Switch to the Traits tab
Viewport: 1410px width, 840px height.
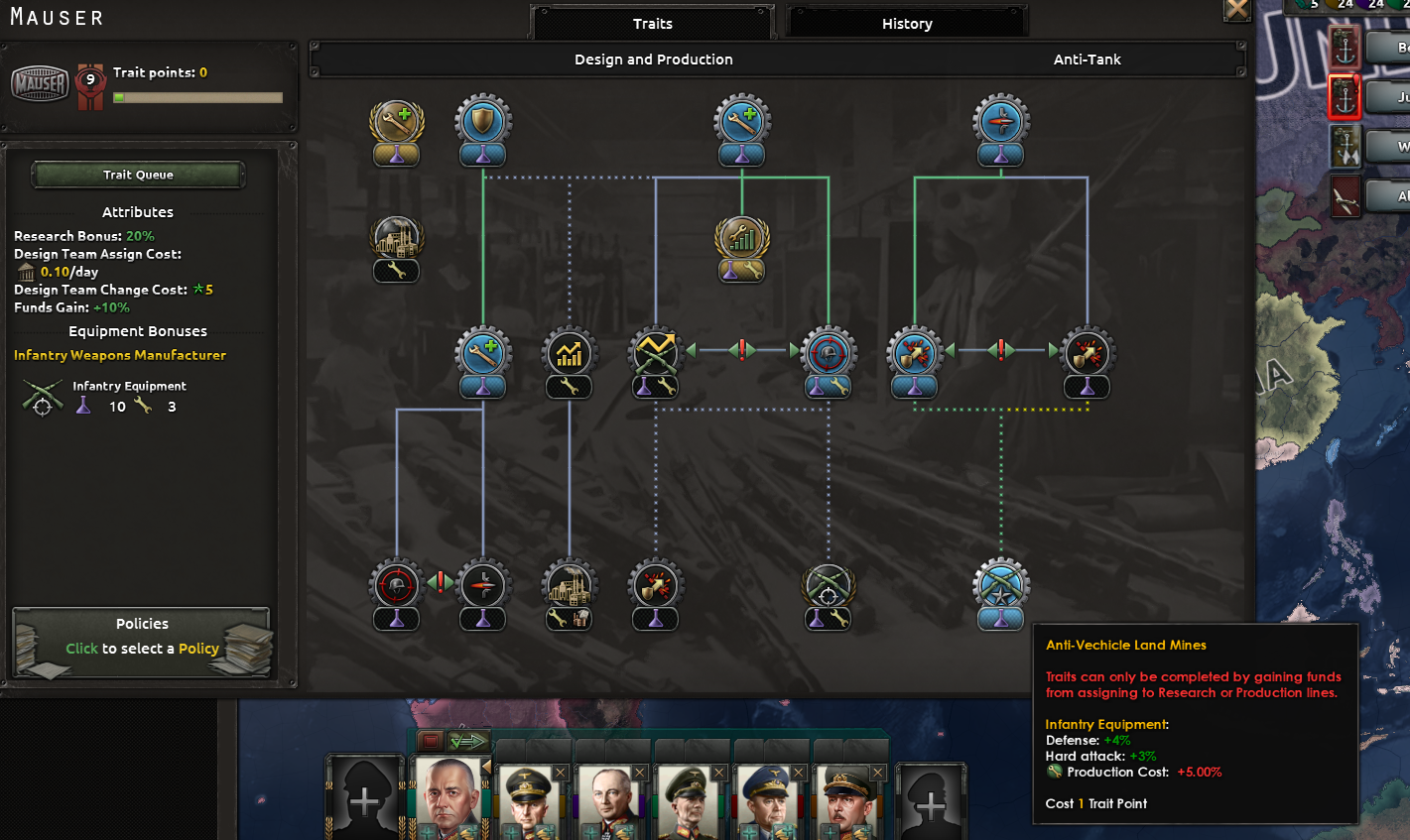click(x=653, y=23)
